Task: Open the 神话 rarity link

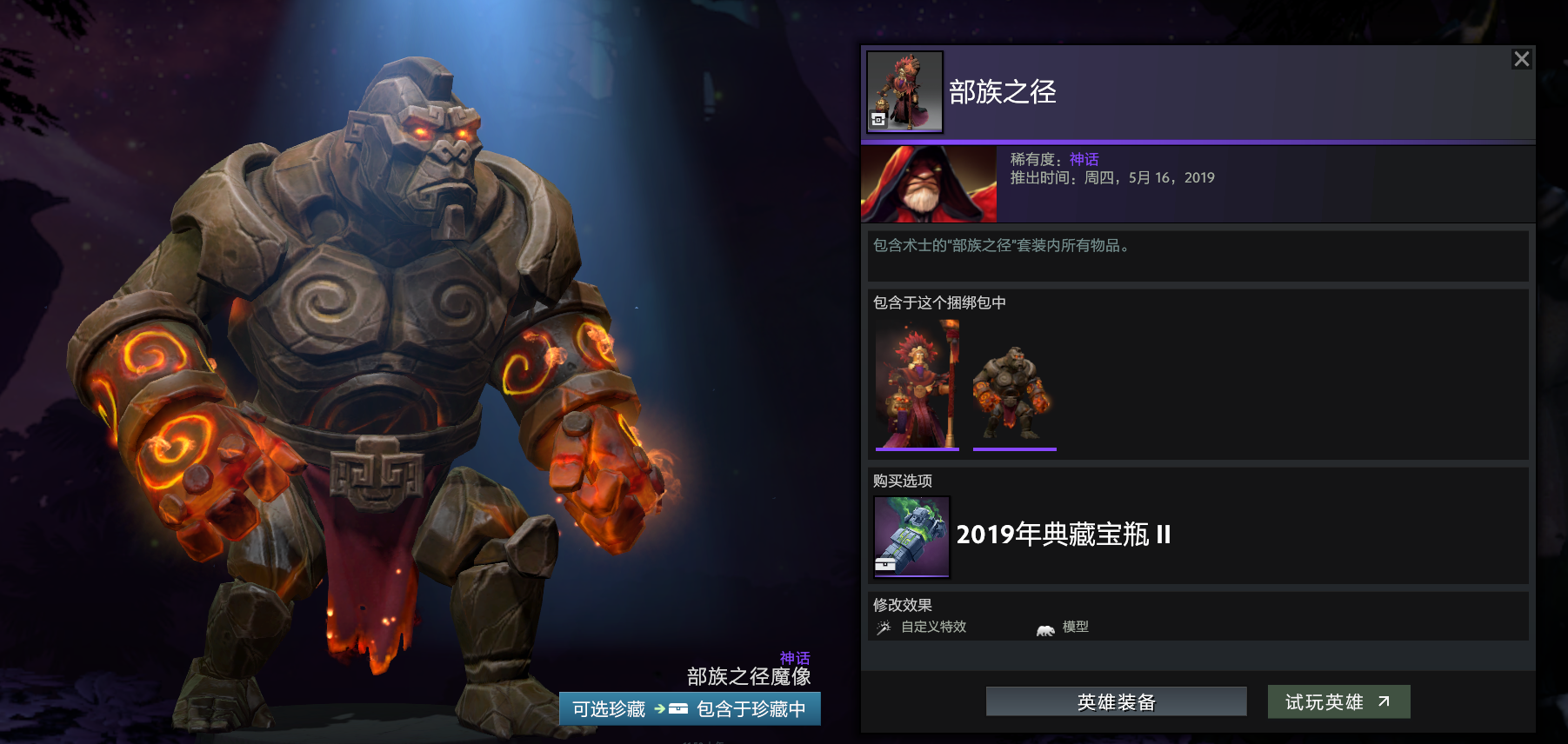Action: 1083,159
